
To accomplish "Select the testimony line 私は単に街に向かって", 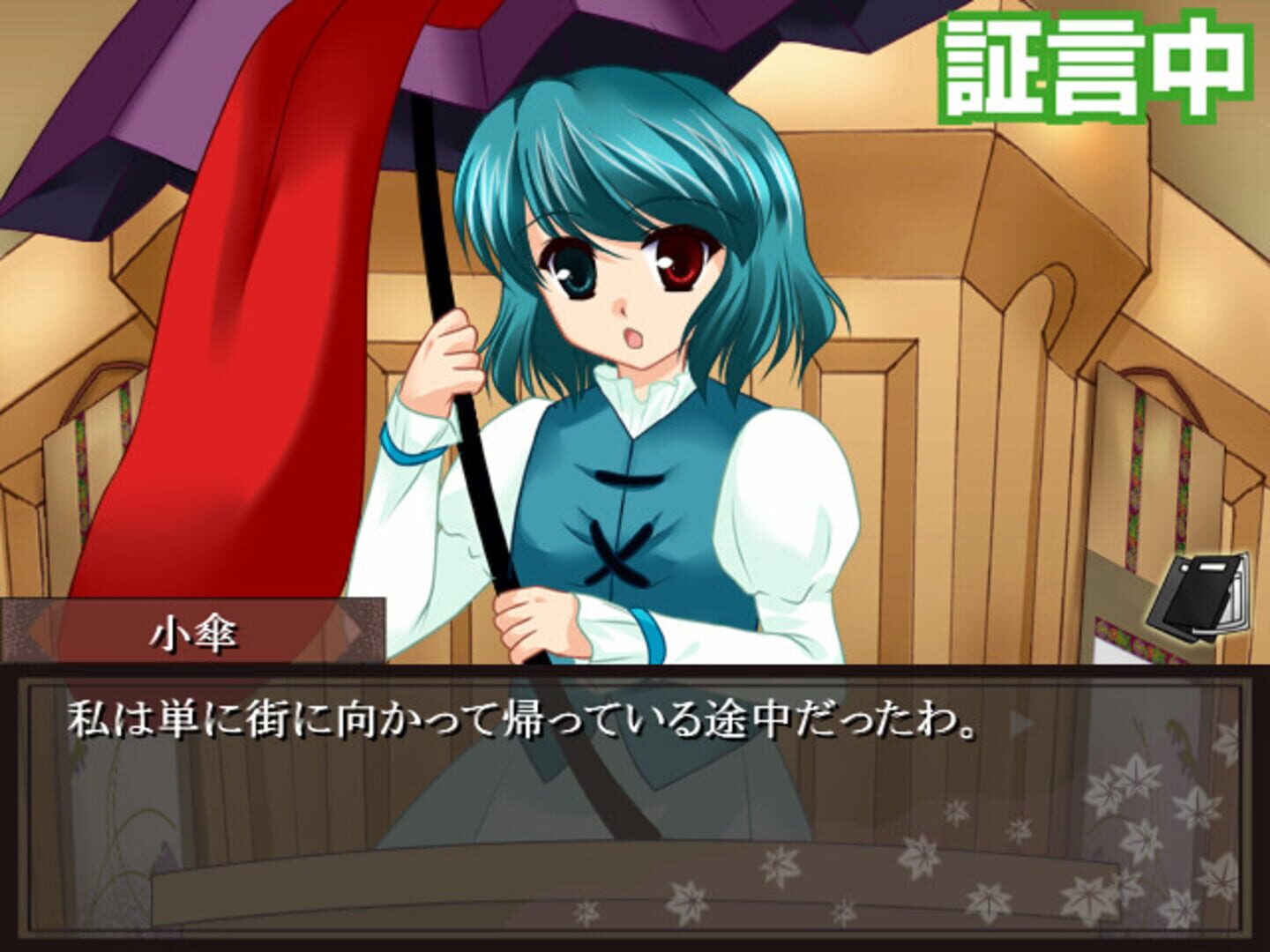I will tap(520, 718).
